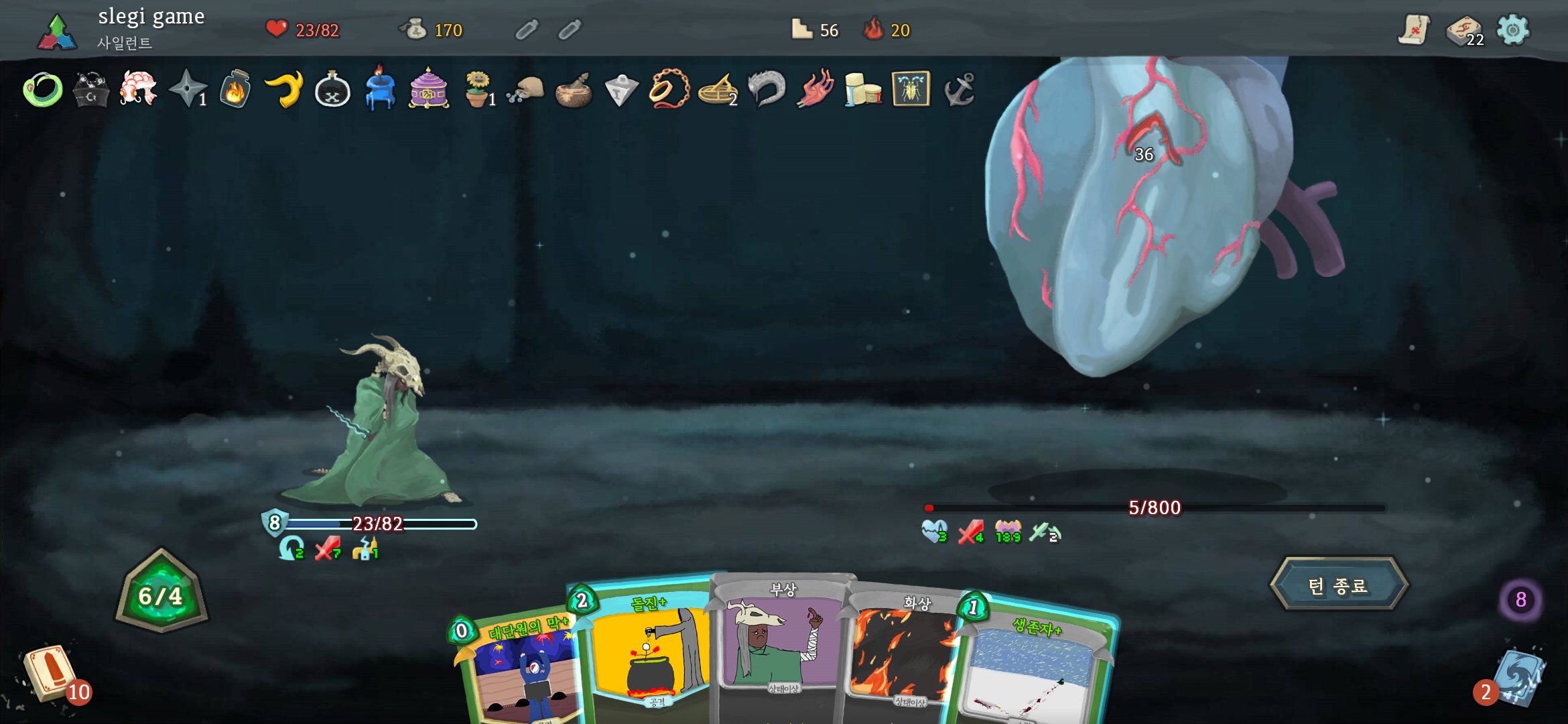The image size is (1568, 724).
Task: Inspect the bottled flame relic
Action: point(235,89)
